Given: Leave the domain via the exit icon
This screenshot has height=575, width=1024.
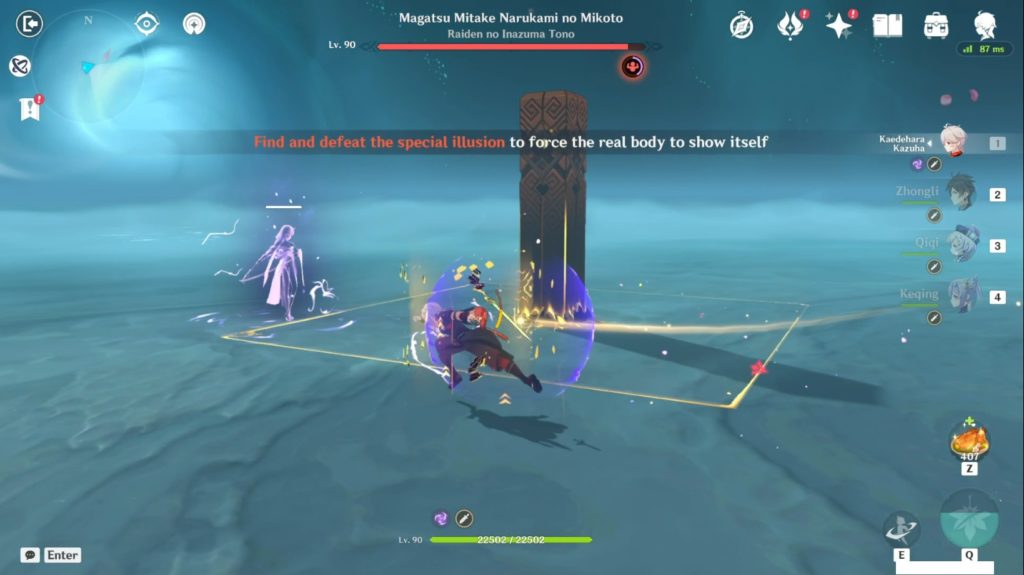Looking at the screenshot, I should [x=30, y=23].
